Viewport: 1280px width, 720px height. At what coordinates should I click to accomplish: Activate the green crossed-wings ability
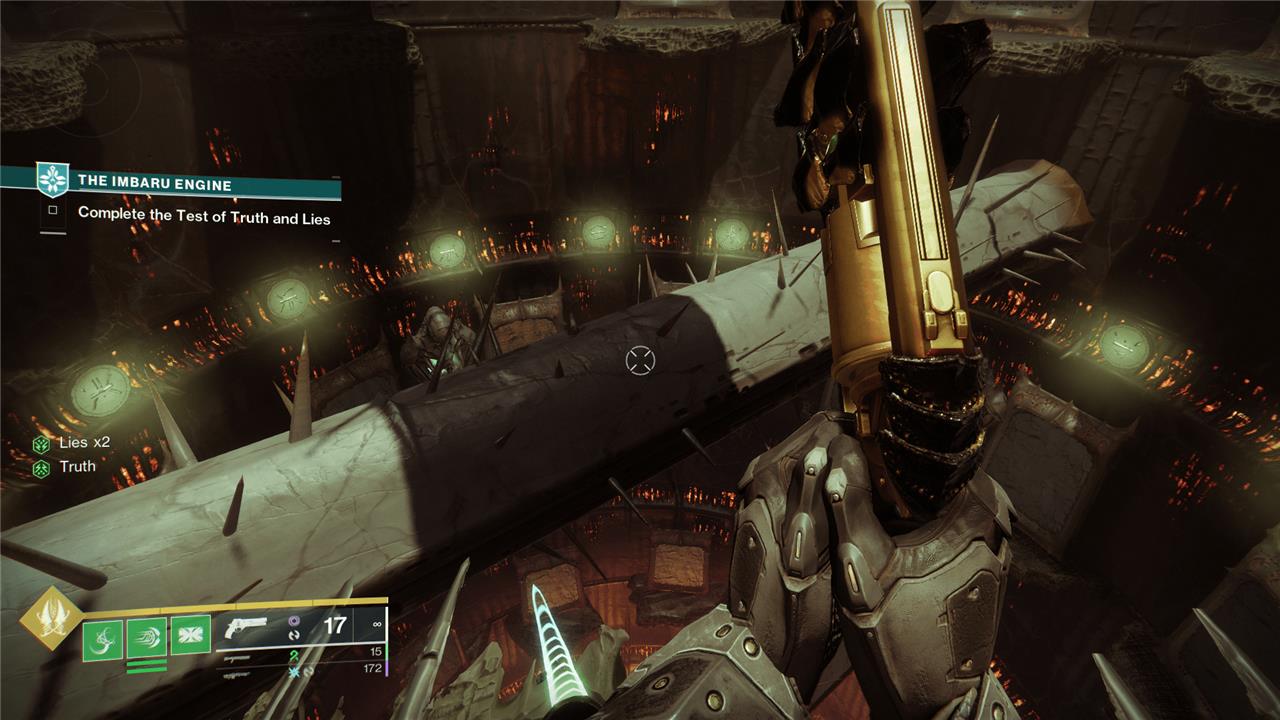tap(190, 637)
